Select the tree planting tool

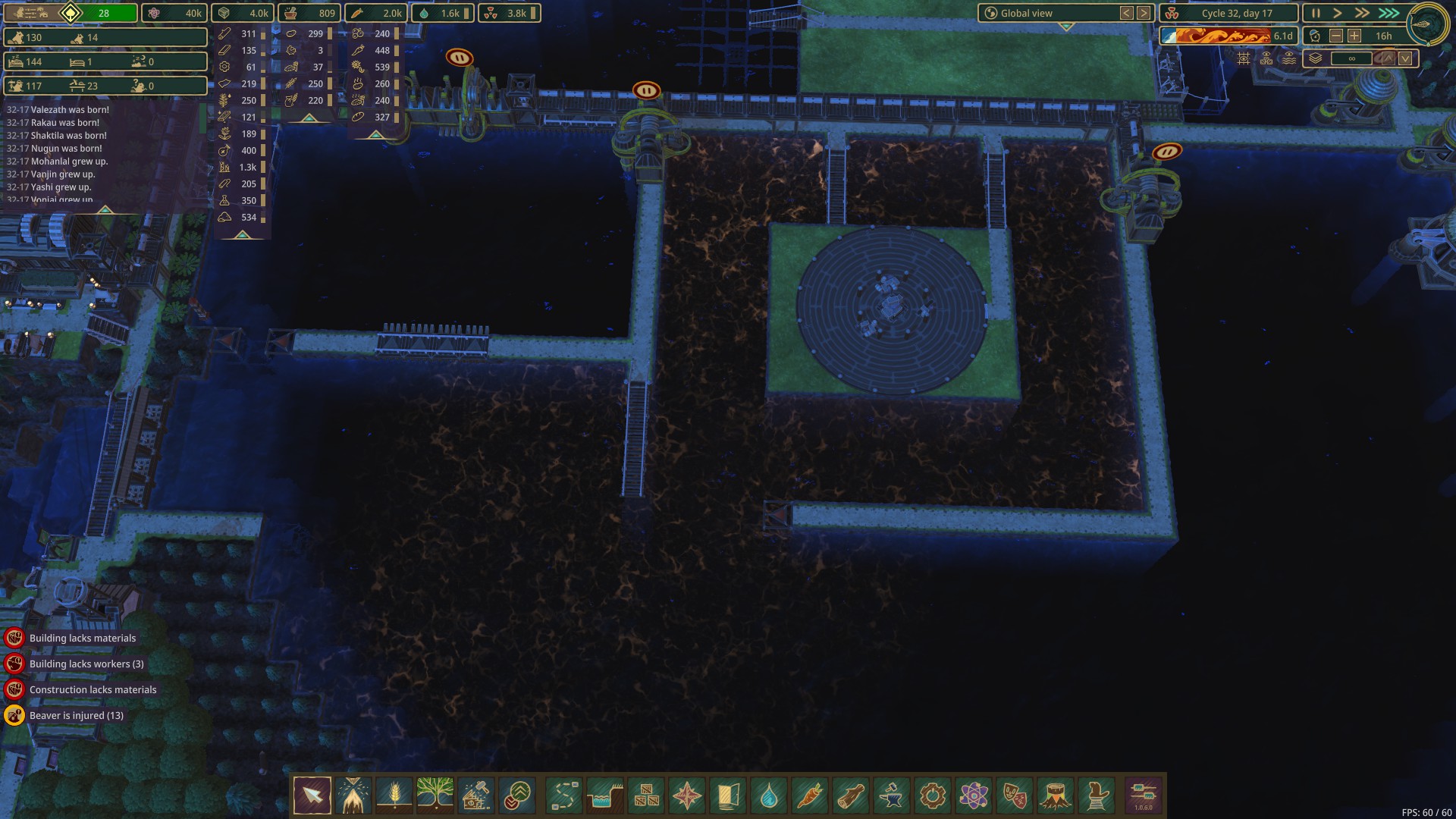point(435,795)
